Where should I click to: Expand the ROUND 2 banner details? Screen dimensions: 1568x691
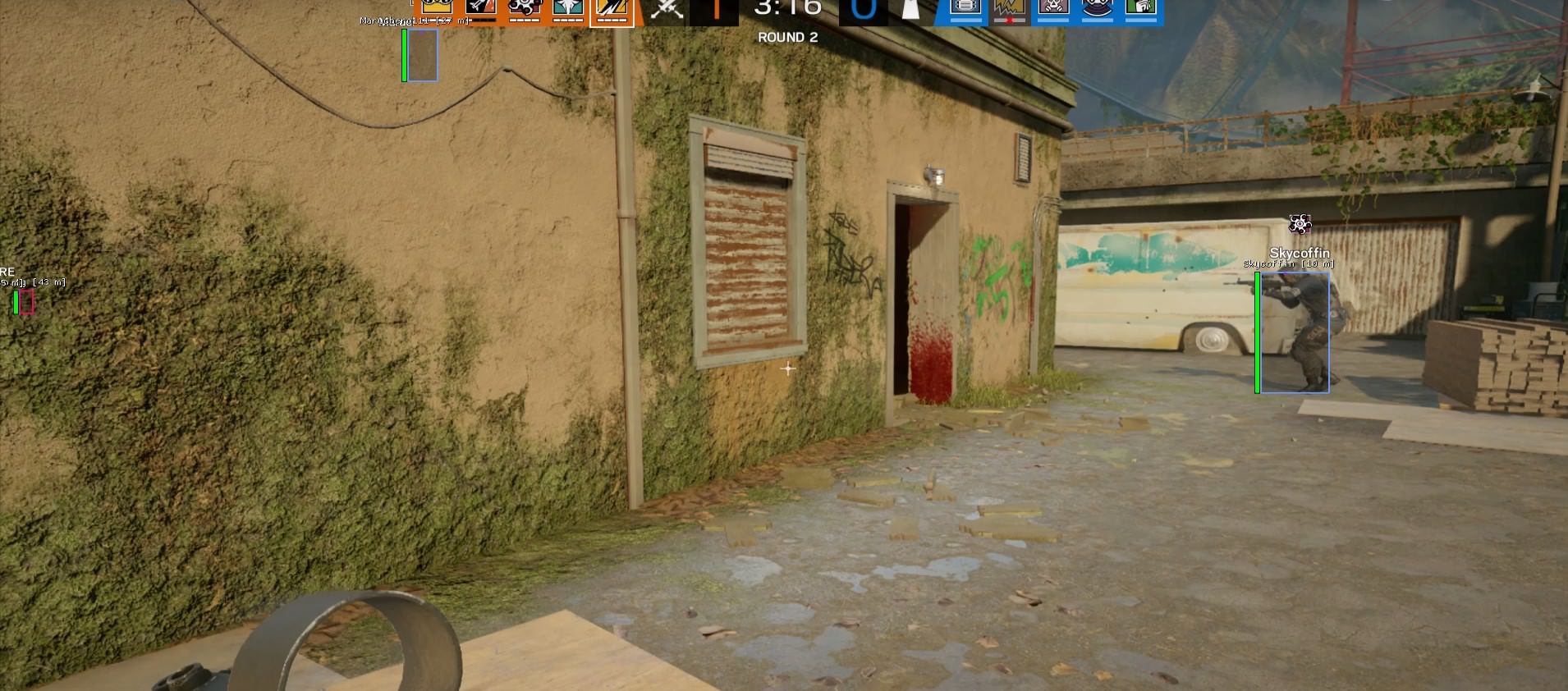[787, 37]
